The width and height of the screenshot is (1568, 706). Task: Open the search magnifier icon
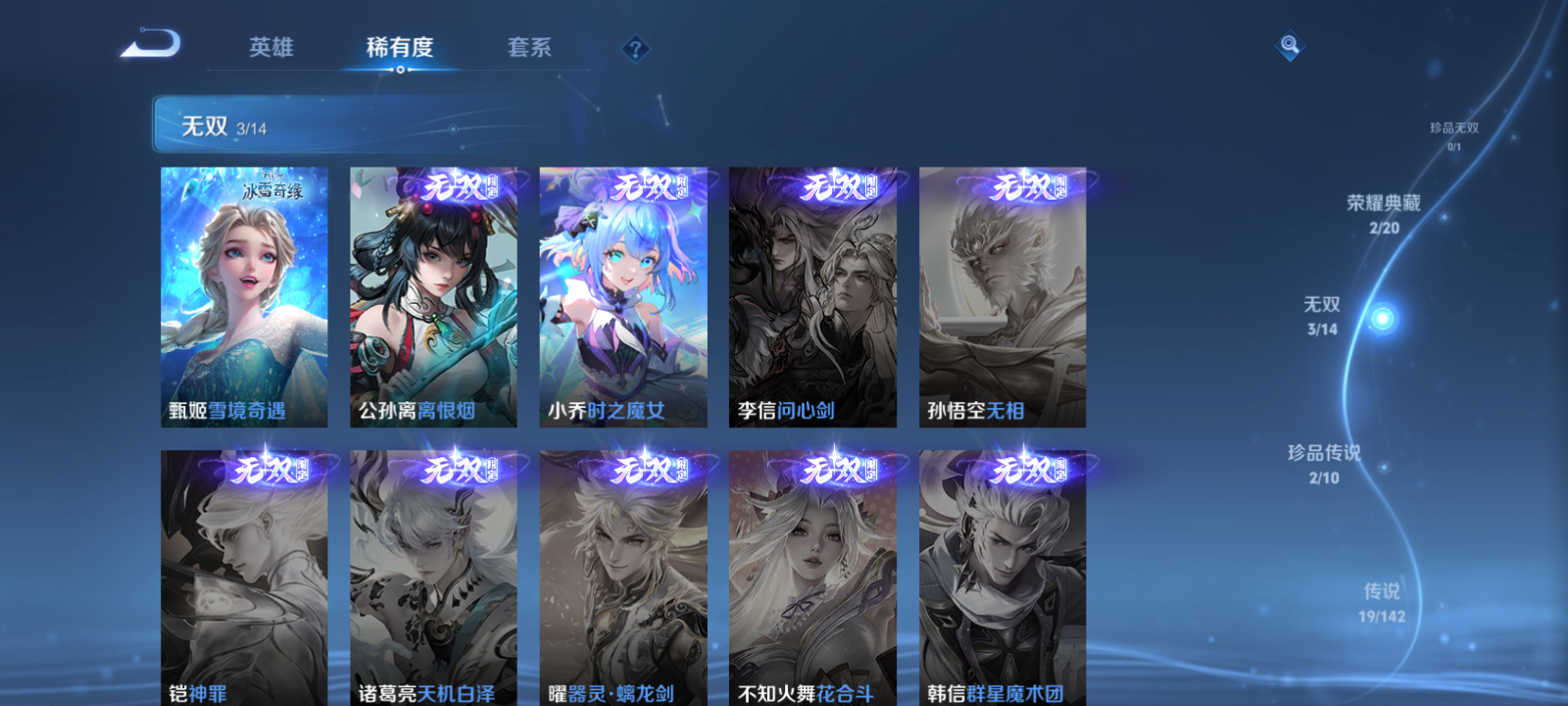tap(1289, 43)
